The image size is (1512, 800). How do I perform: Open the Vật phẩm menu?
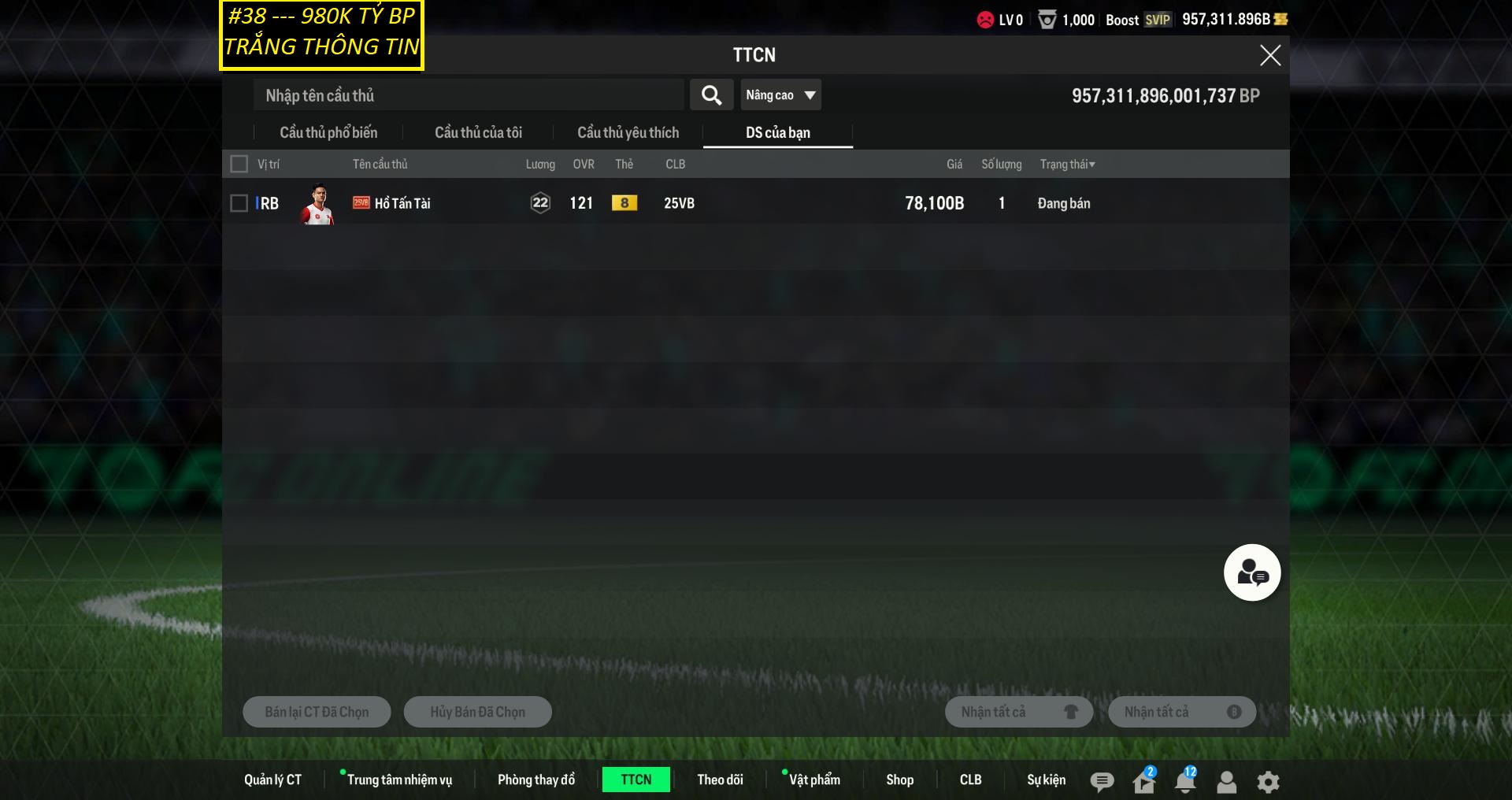point(814,780)
